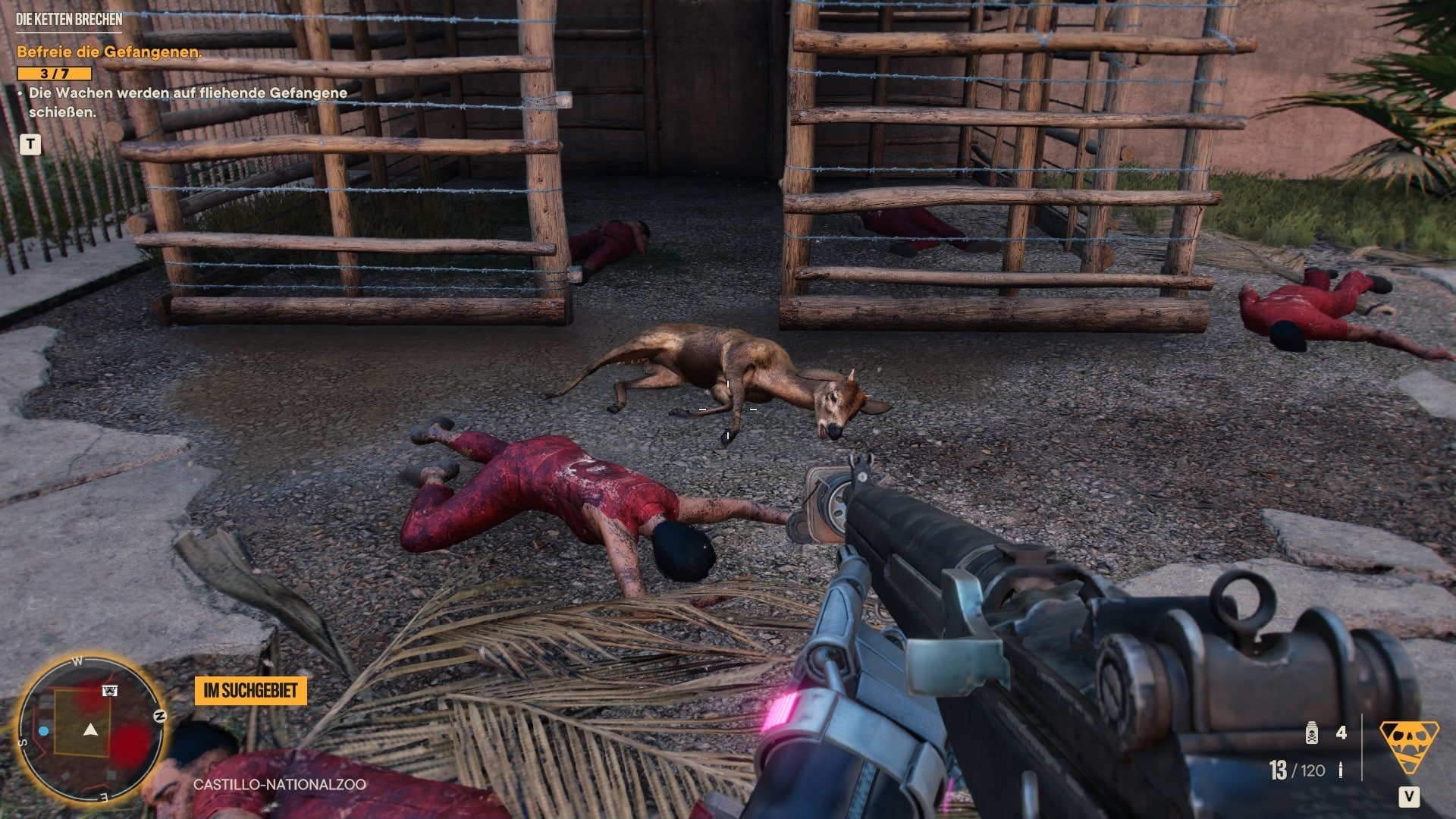
Task: Activate the Supremo skull icon
Action: (1408, 745)
